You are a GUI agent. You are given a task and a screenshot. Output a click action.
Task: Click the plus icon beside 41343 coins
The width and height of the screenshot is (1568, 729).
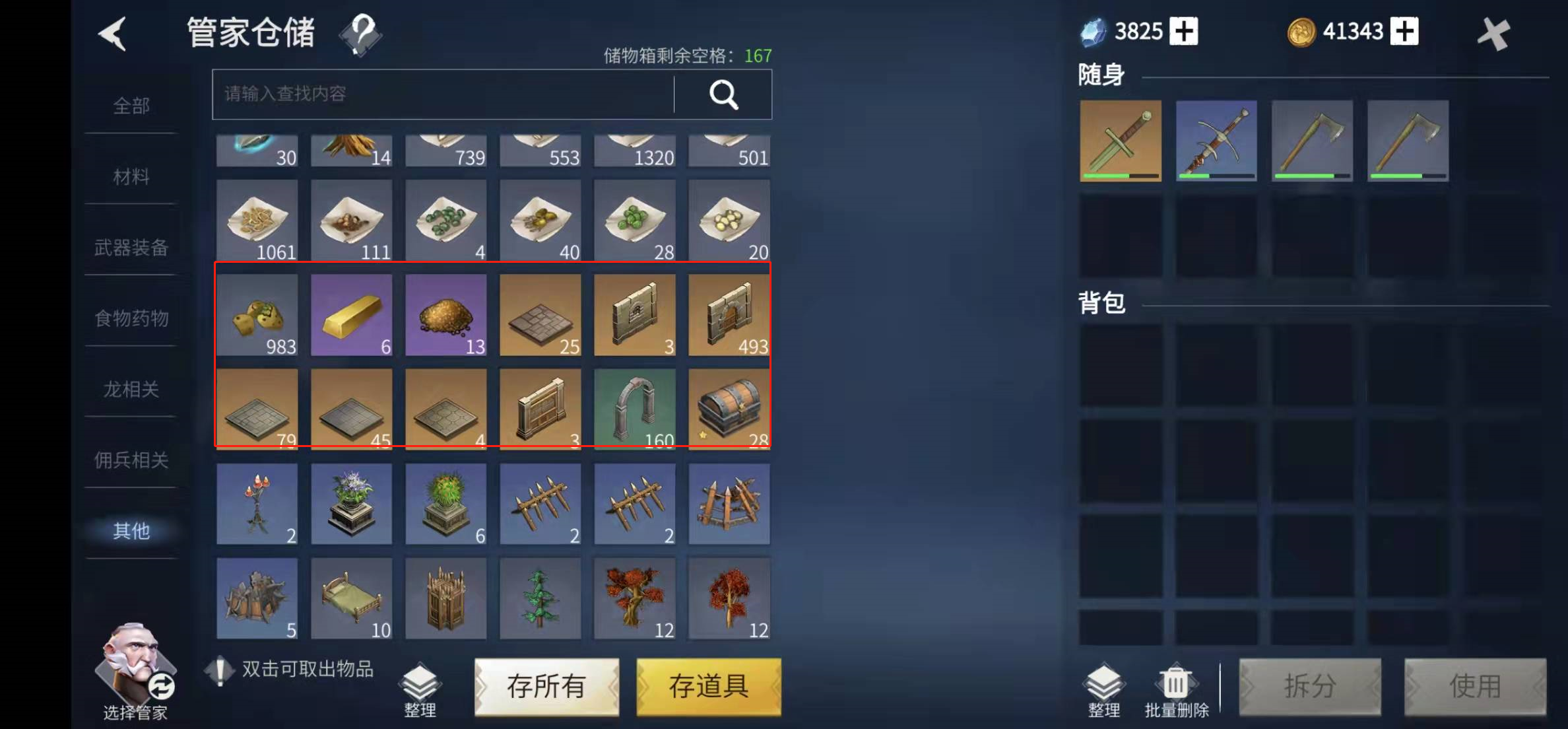coord(1404,31)
